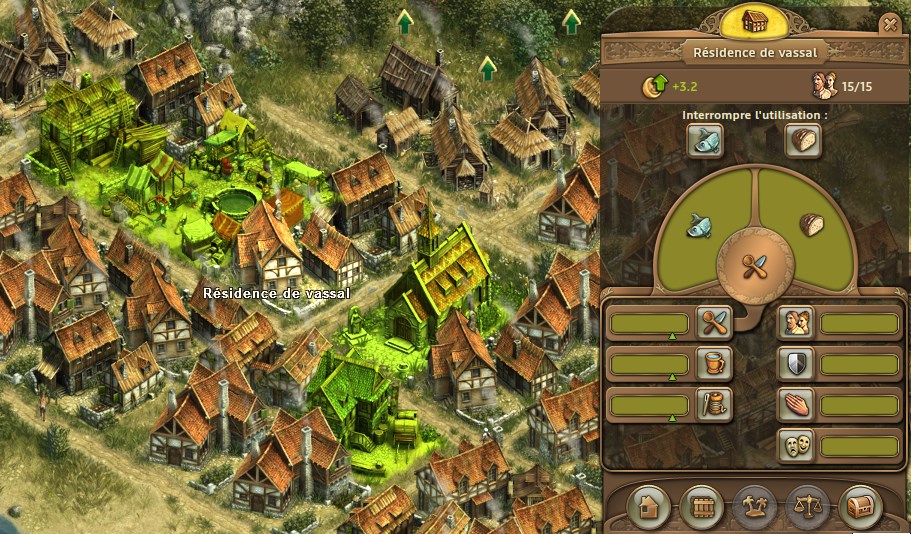Select the faith need praying hands icon
Viewport: 911px width, 534px height.
795,404
